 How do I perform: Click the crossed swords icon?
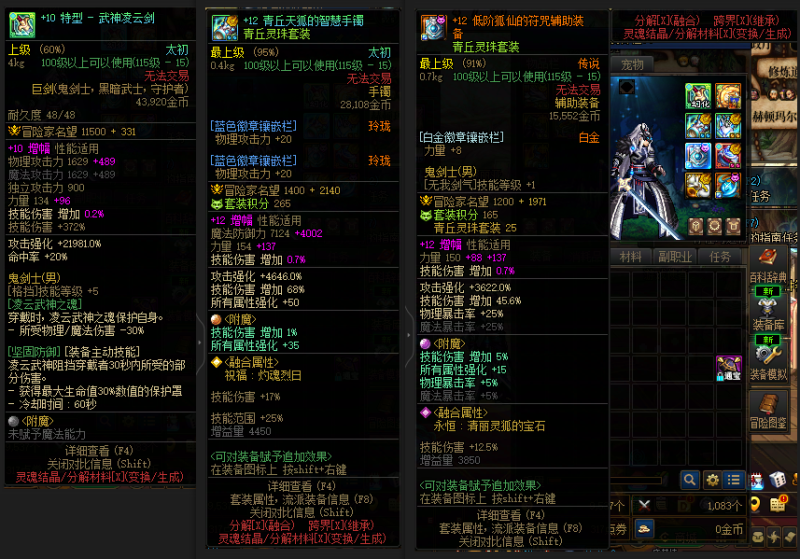[644, 505]
